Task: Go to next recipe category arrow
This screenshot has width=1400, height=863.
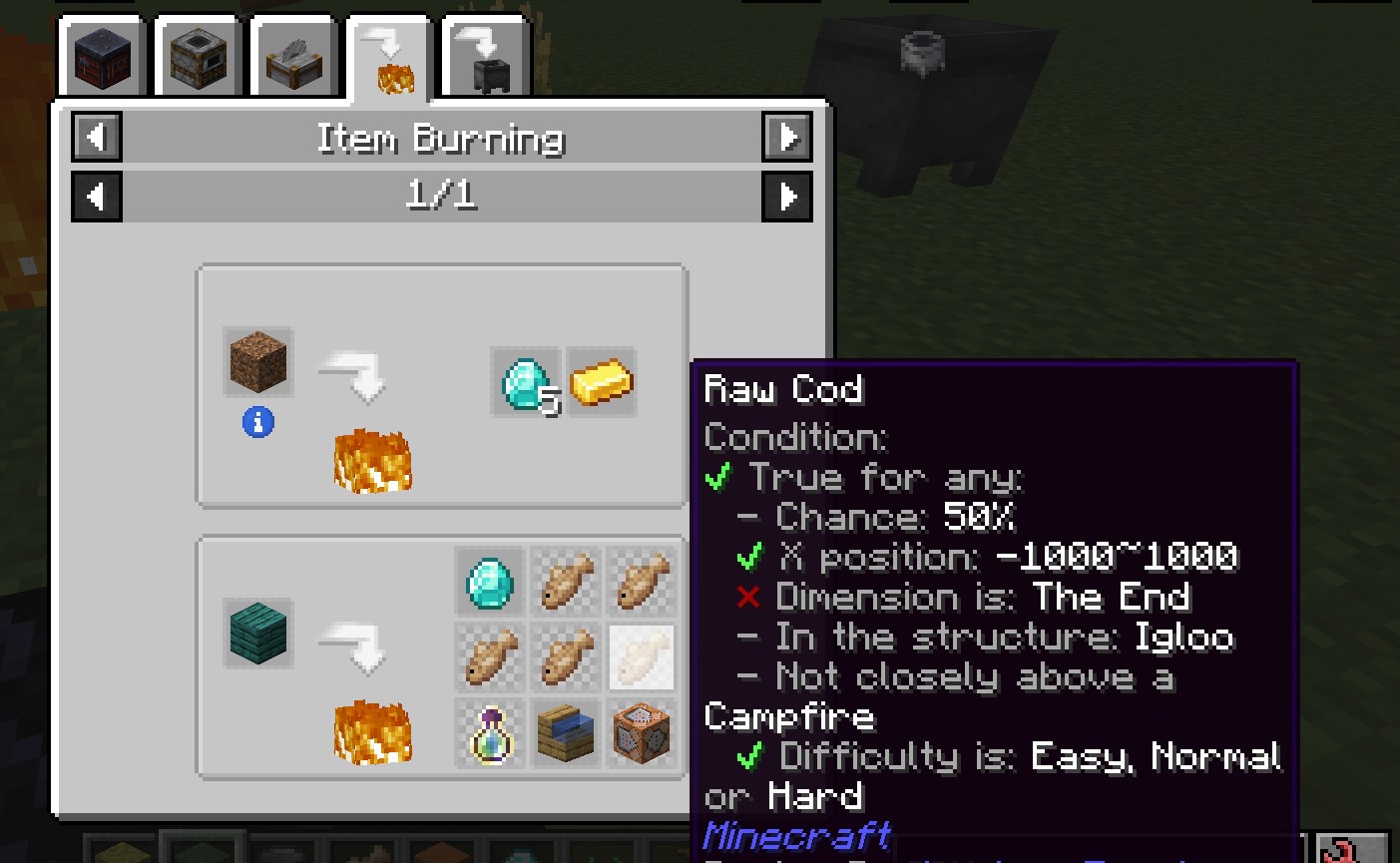Action: pyautogui.click(x=787, y=137)
